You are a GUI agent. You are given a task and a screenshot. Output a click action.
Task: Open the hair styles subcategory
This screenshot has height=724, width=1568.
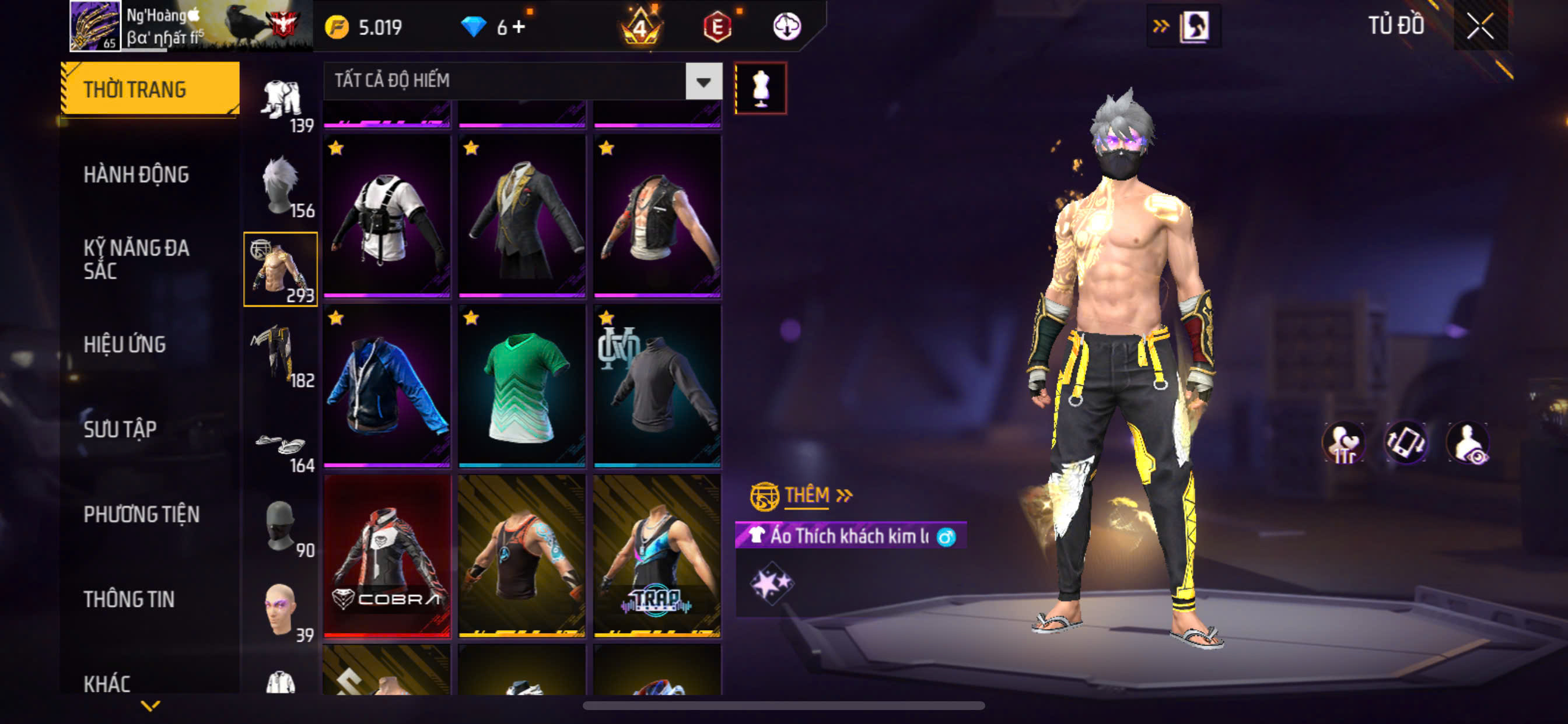281,184
